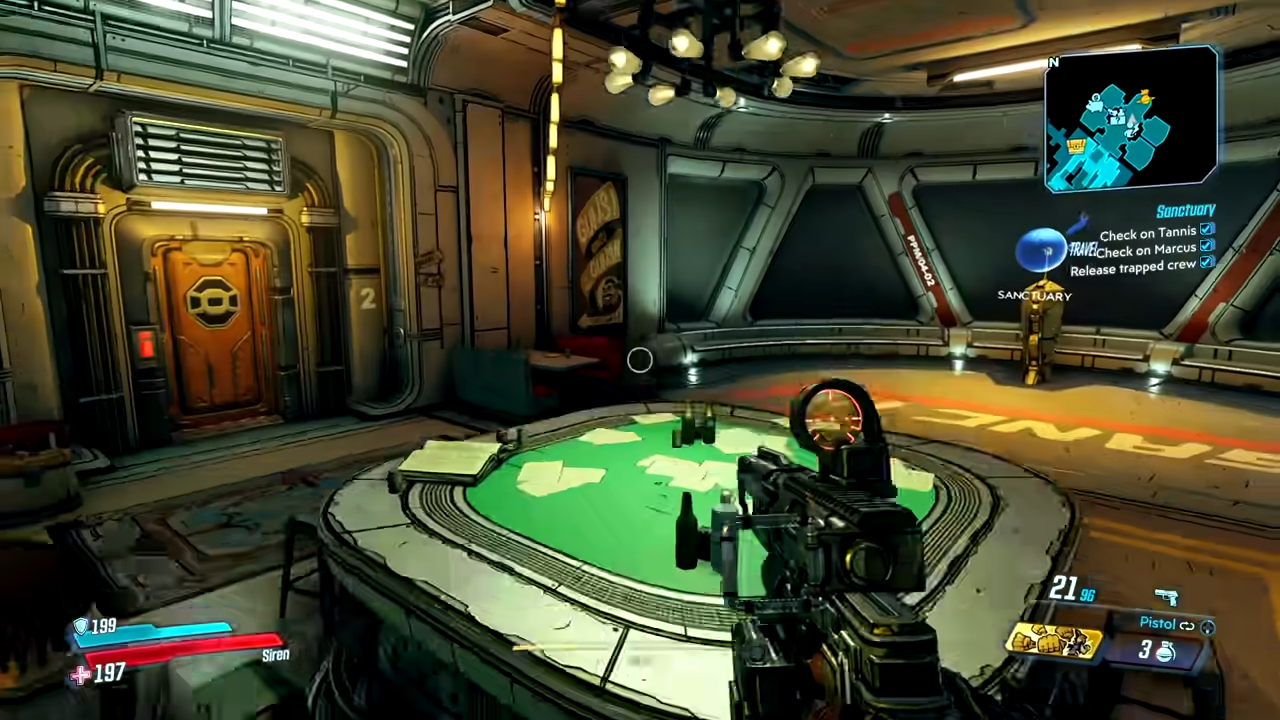Click the Sanctuary quest header
This screenshot has width=1280, height=720.
coord(1185,210)
